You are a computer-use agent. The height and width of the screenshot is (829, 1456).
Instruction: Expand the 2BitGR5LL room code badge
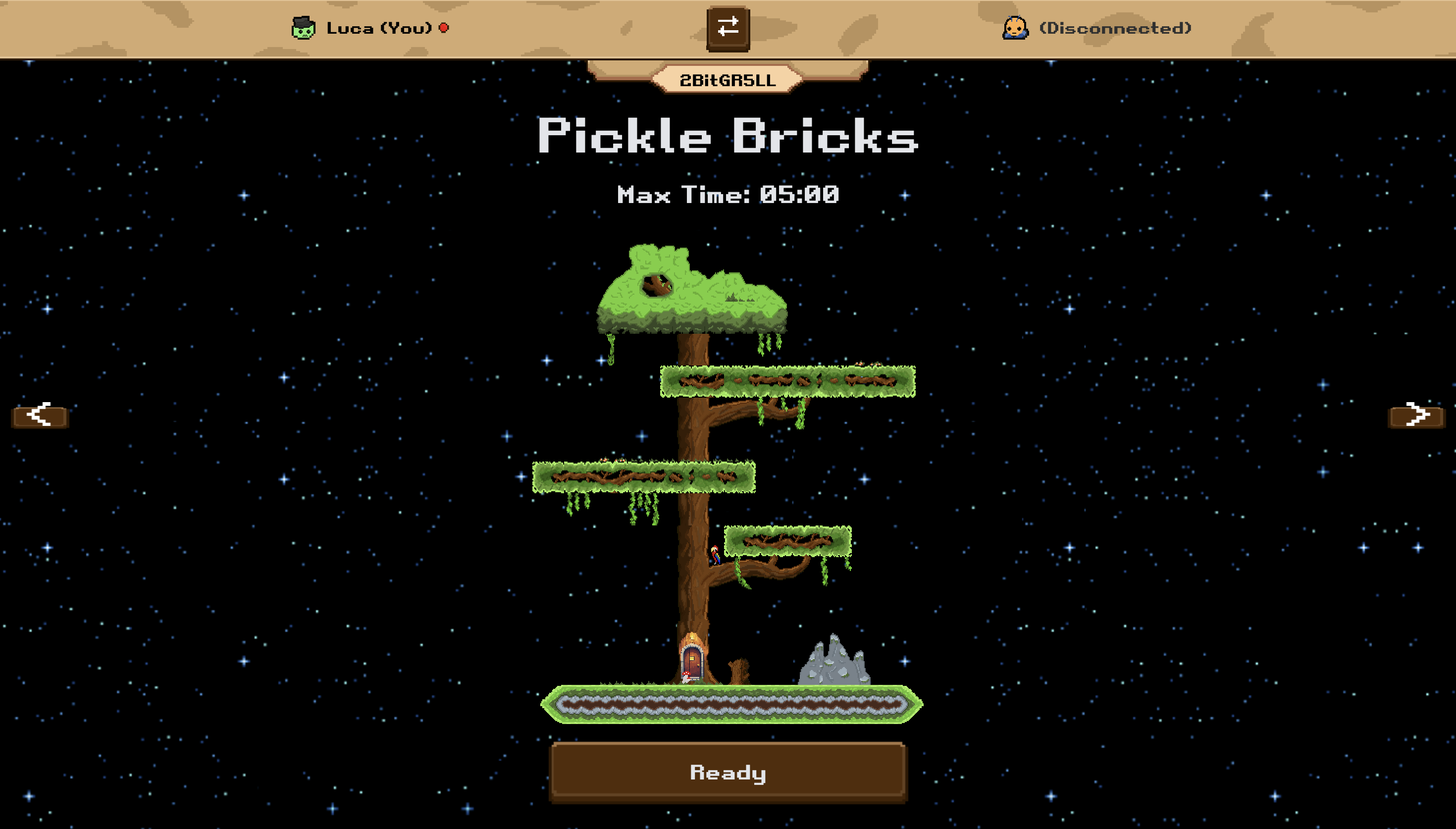click(728, 80)
